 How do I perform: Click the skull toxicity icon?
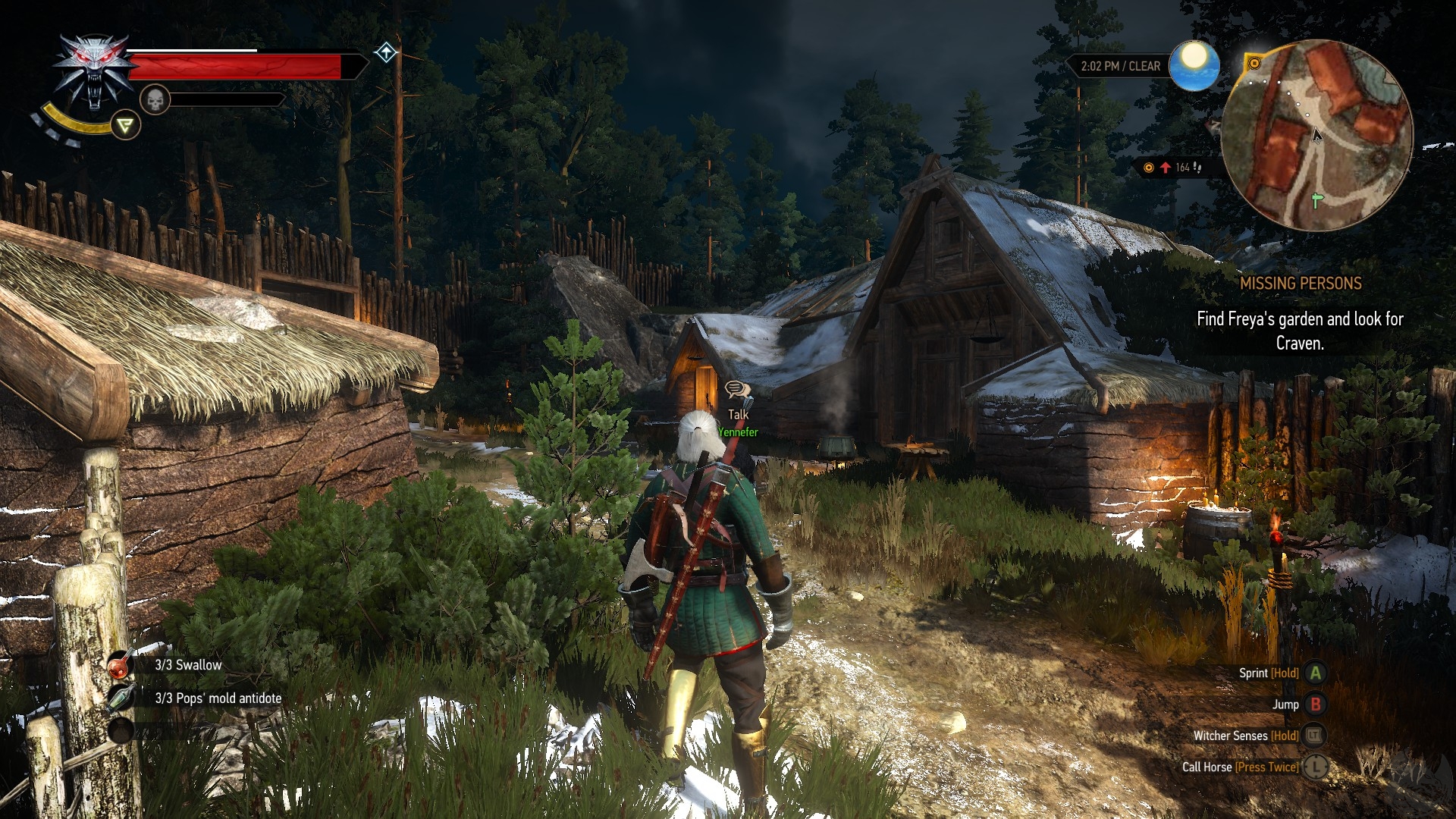pos(155,99)
